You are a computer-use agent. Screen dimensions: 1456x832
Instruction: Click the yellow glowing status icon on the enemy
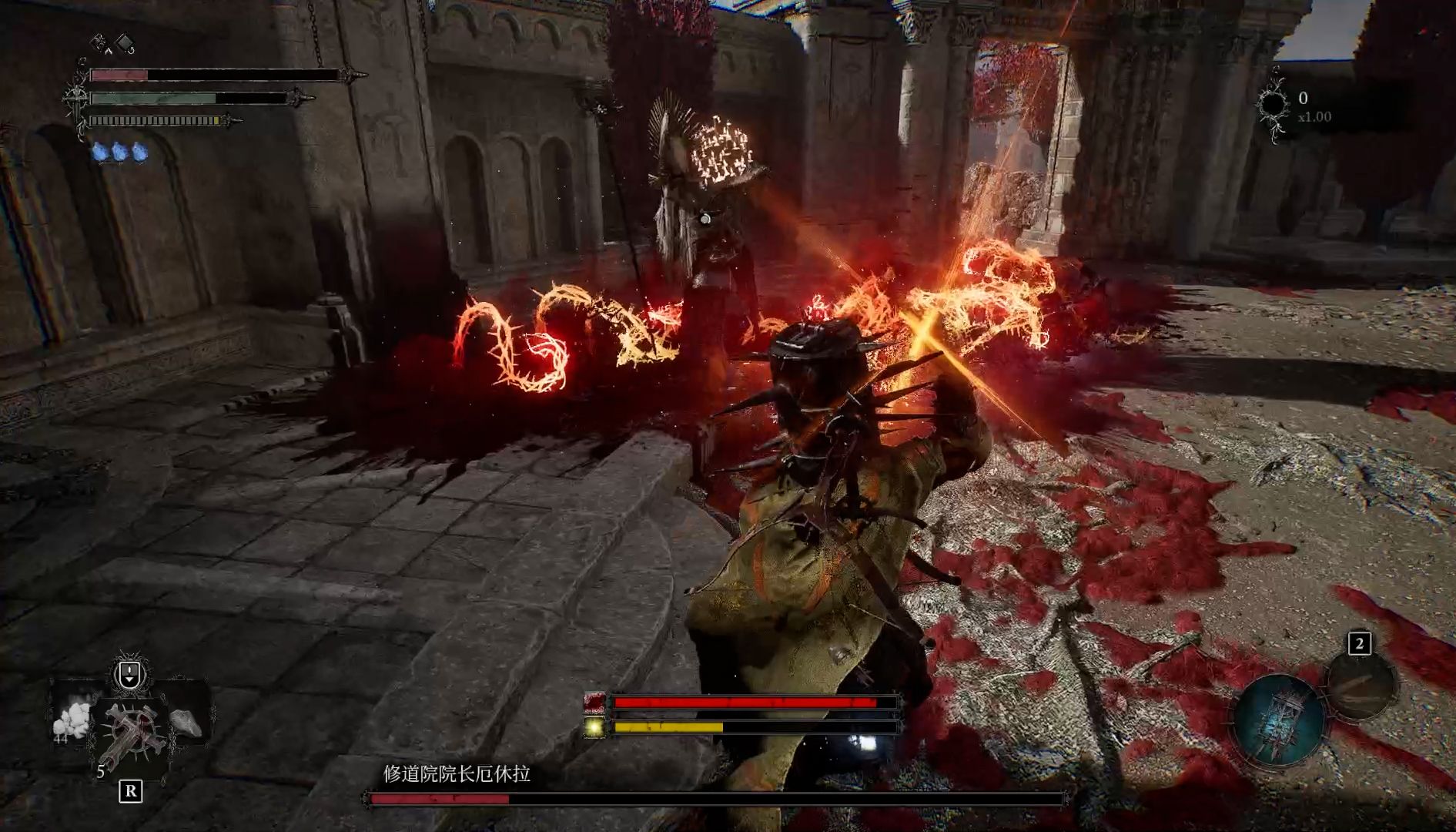[594, 726]
